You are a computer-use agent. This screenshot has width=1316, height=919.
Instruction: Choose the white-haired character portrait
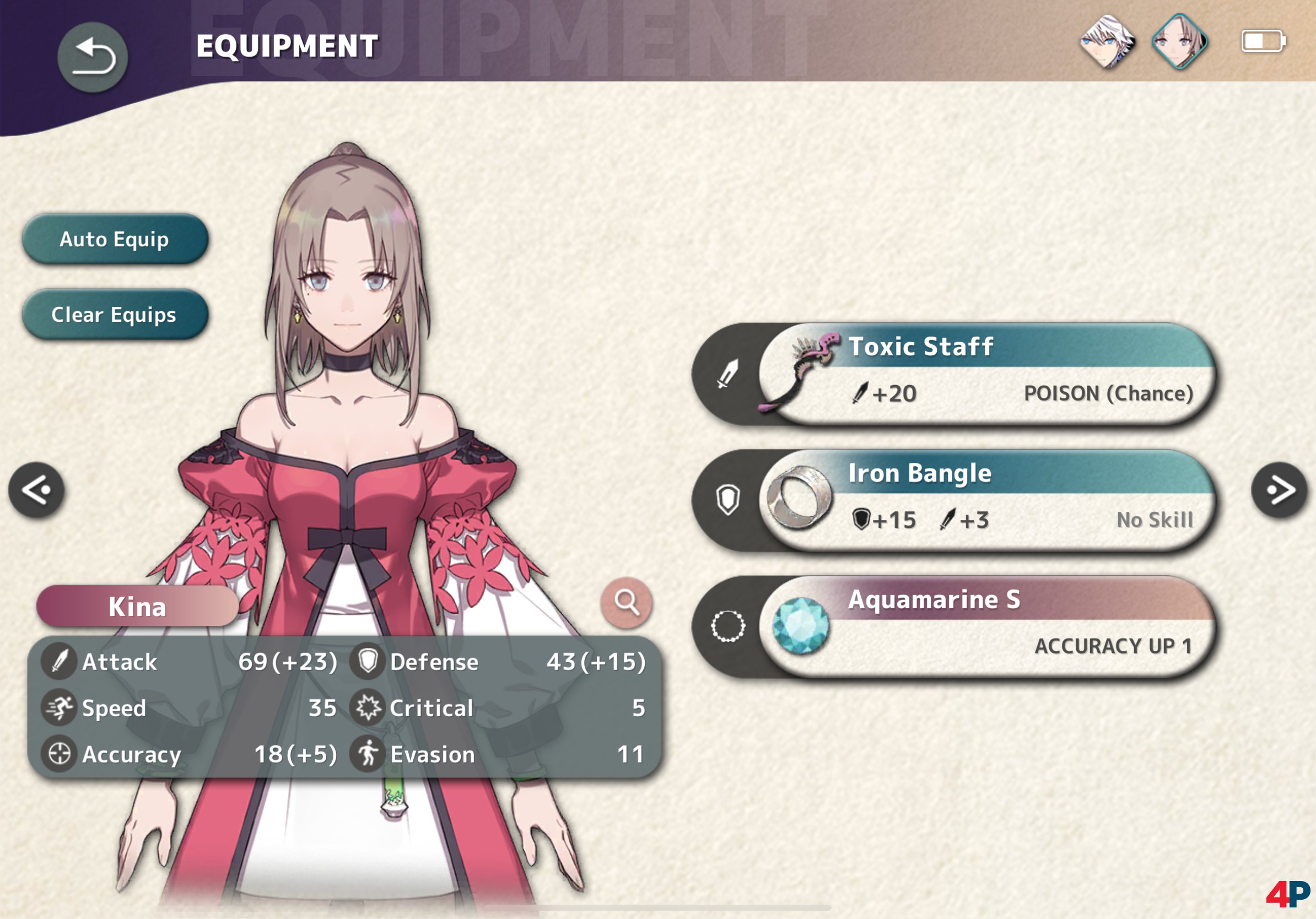(1107, 42)
